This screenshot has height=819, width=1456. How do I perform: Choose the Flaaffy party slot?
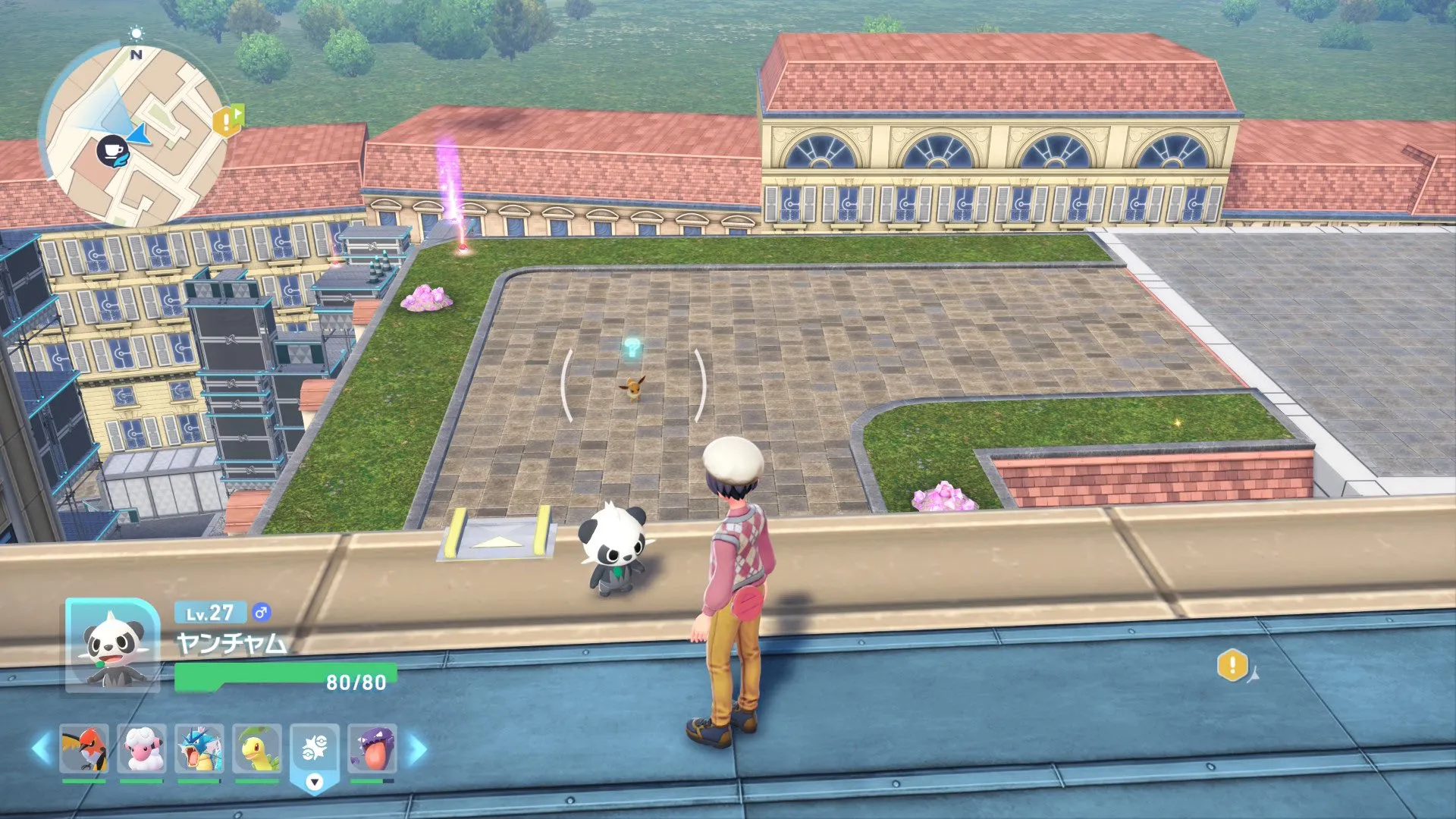point(142,748)
